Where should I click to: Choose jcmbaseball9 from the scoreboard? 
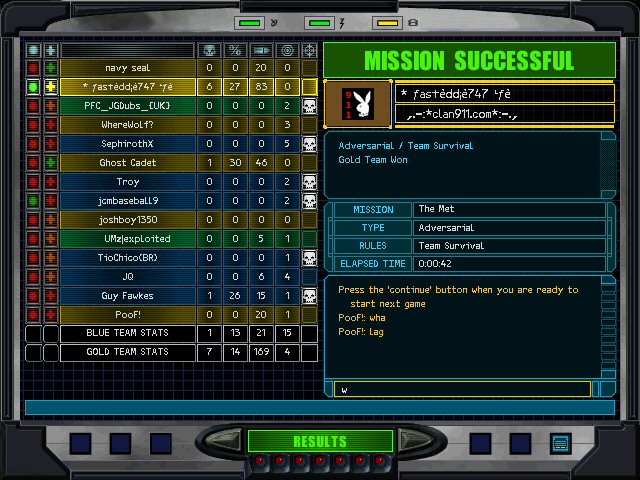[x=127, y=201]
